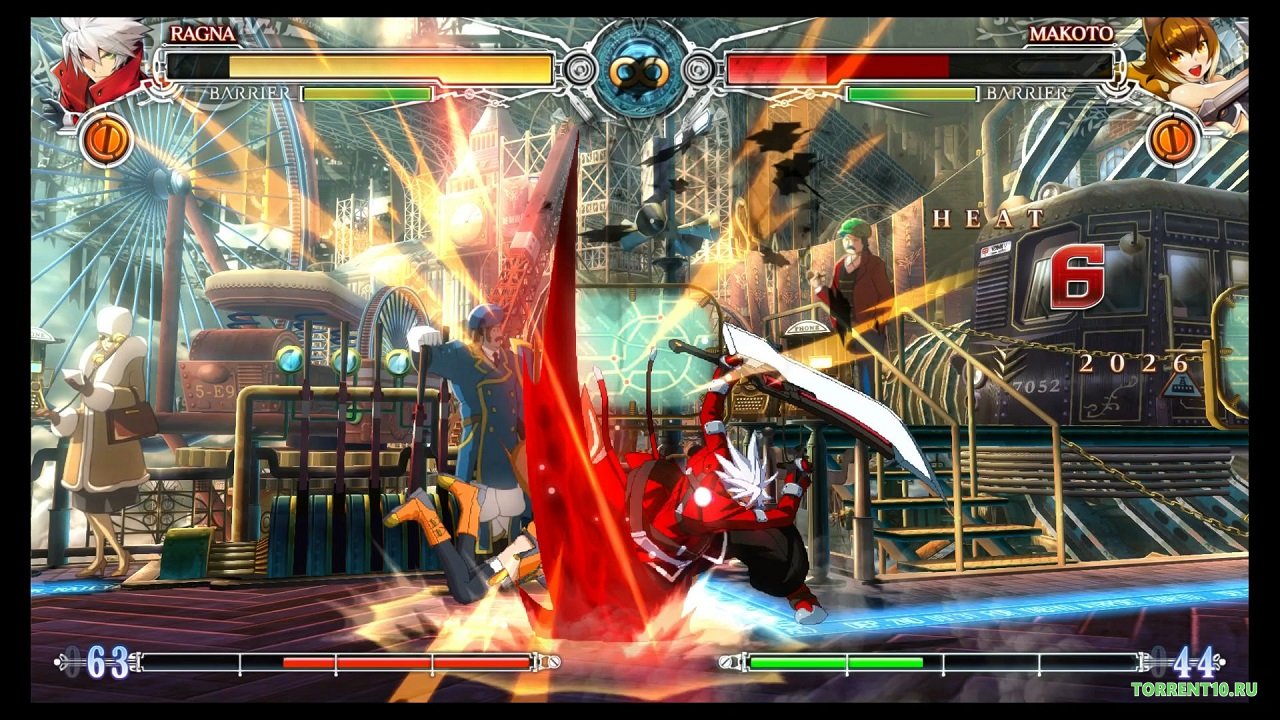Click Ragna's character portrait
1280x720 pixels.
tap(97, 62)
